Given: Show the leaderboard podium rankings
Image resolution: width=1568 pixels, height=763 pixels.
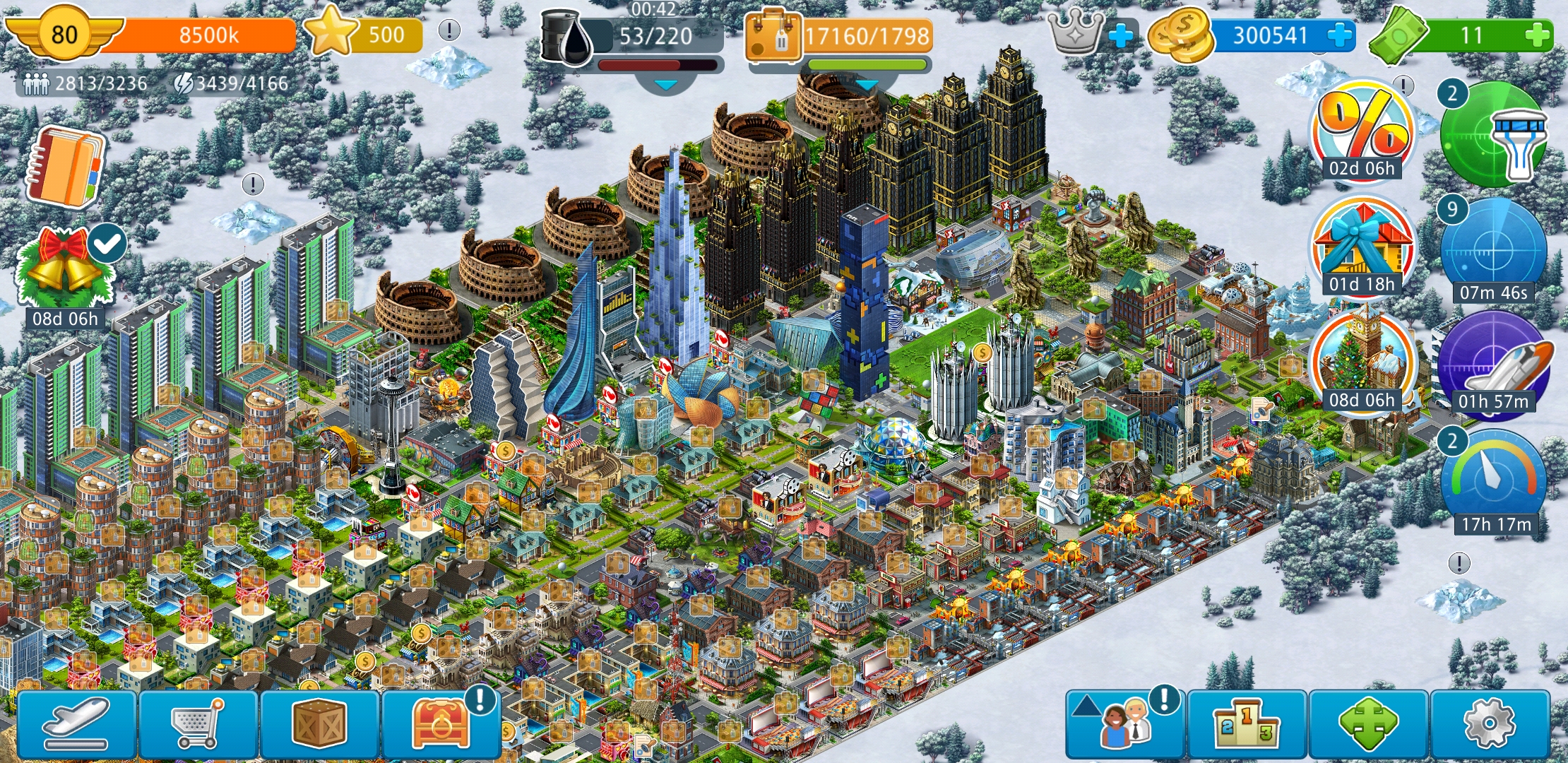Looking at the screenshot, I should click(x=1247, y=725).
